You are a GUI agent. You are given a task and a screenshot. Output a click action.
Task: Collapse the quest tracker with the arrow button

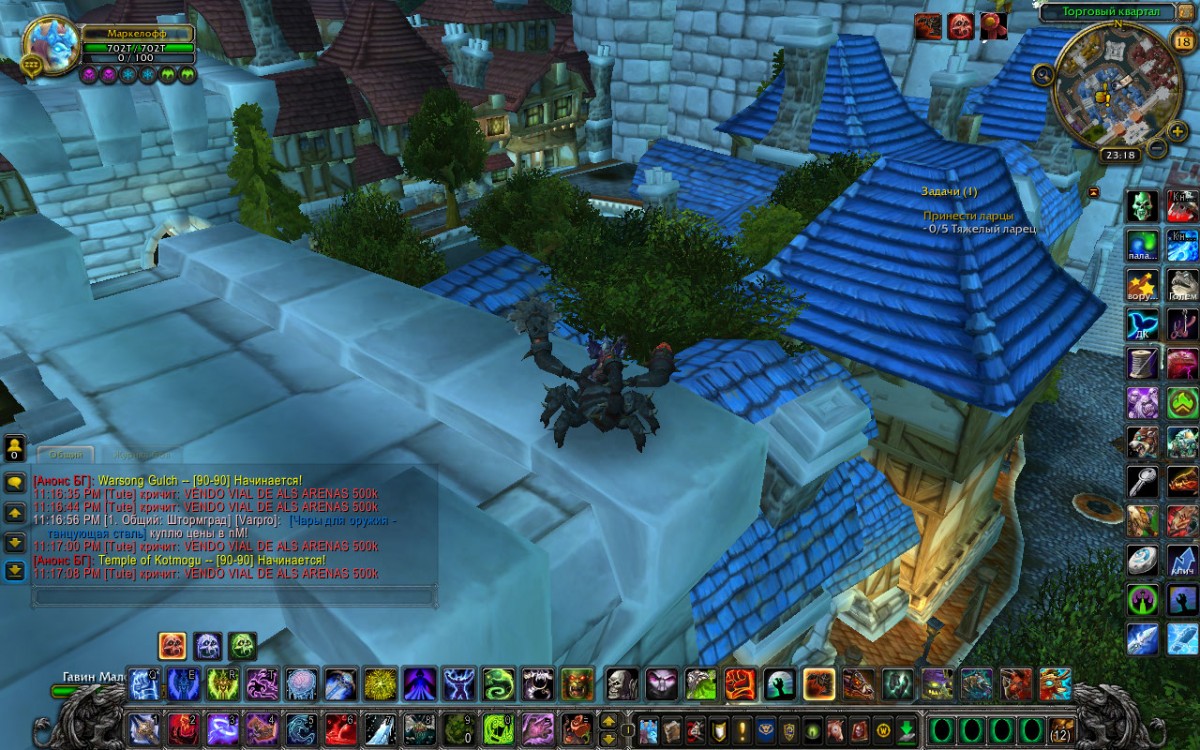(1093, 191)
